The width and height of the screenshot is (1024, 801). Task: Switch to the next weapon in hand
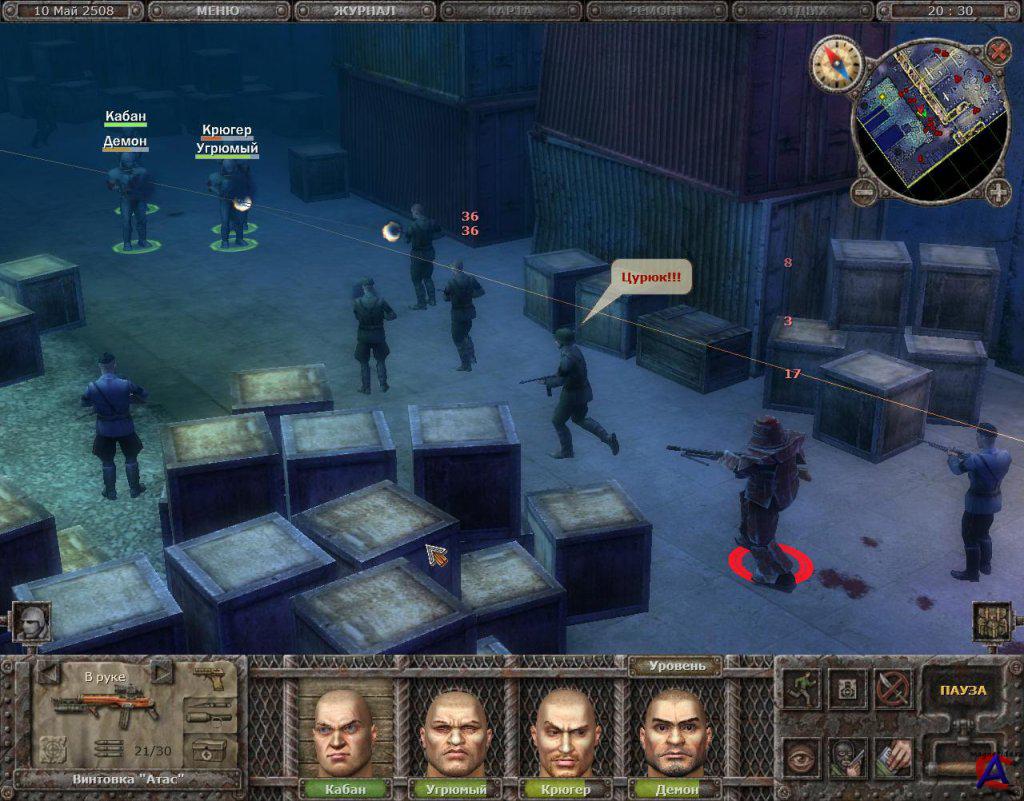click(160, 674)
